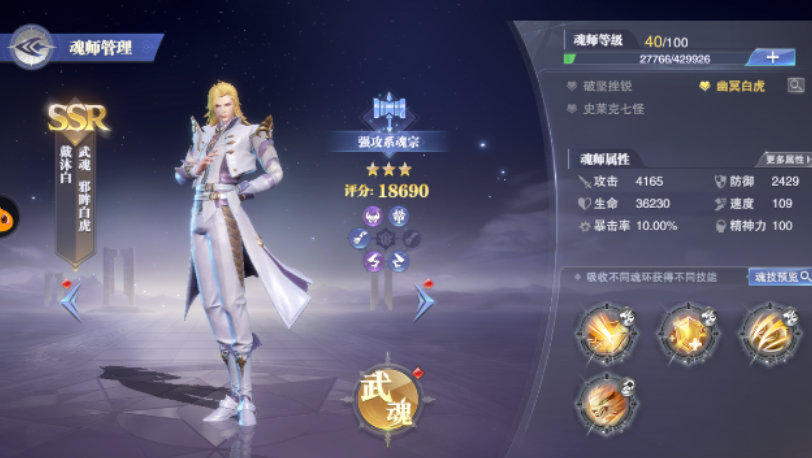Viewport: 812px width, 458px height.
Task: Add soul master experience with the plus button
Action: [x=771, y=58]
